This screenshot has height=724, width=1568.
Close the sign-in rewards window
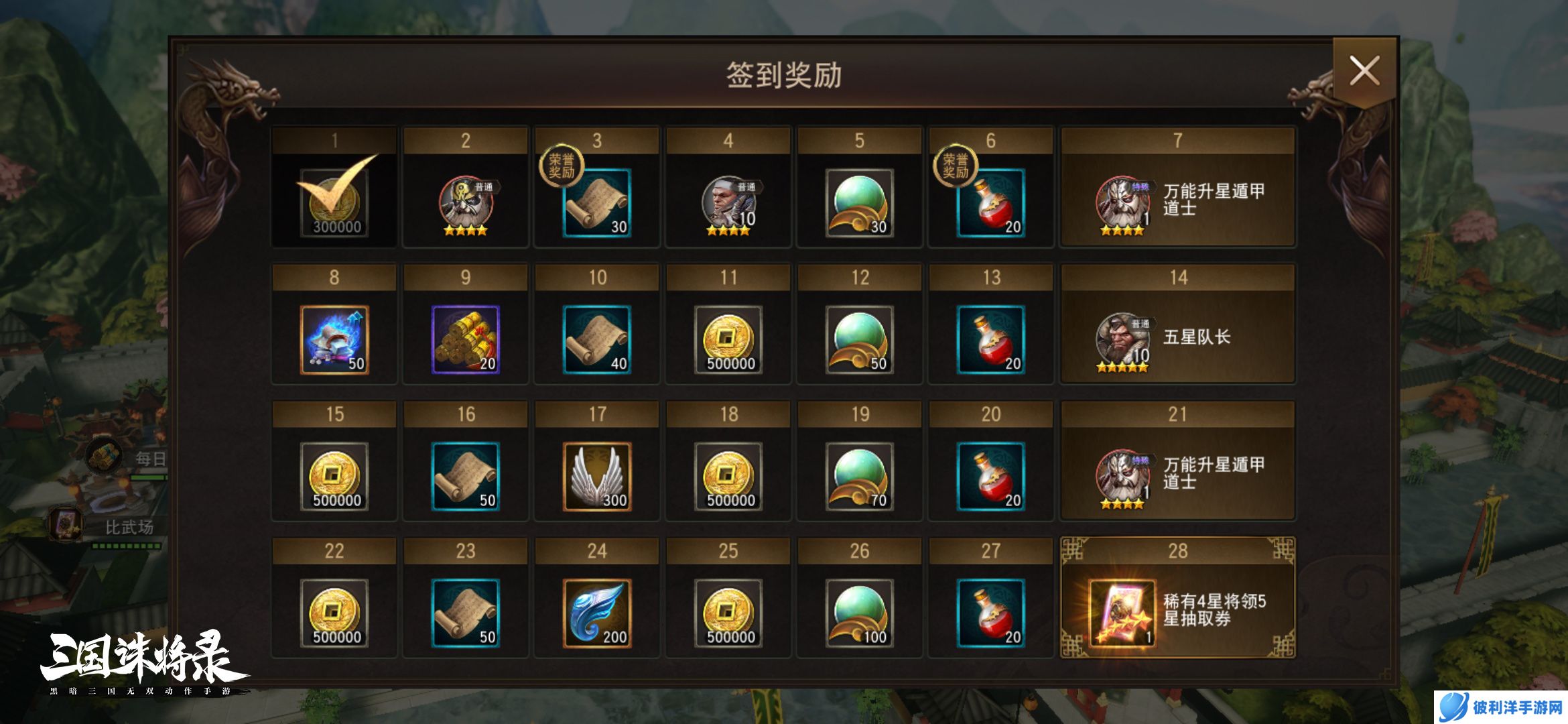(x=1364, y=69)
